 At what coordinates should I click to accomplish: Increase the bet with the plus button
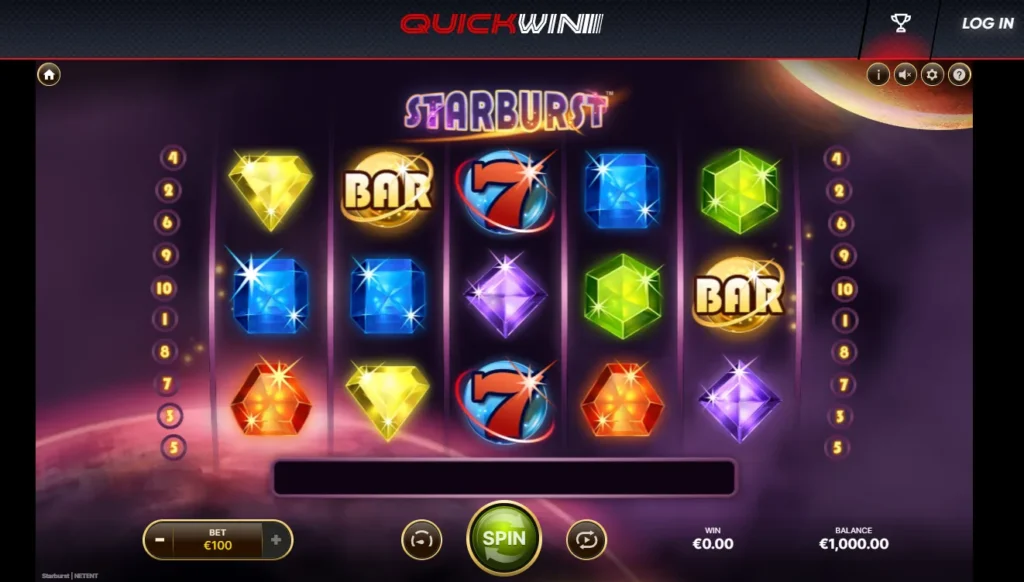pyautogui.click(x=276, y=540)
